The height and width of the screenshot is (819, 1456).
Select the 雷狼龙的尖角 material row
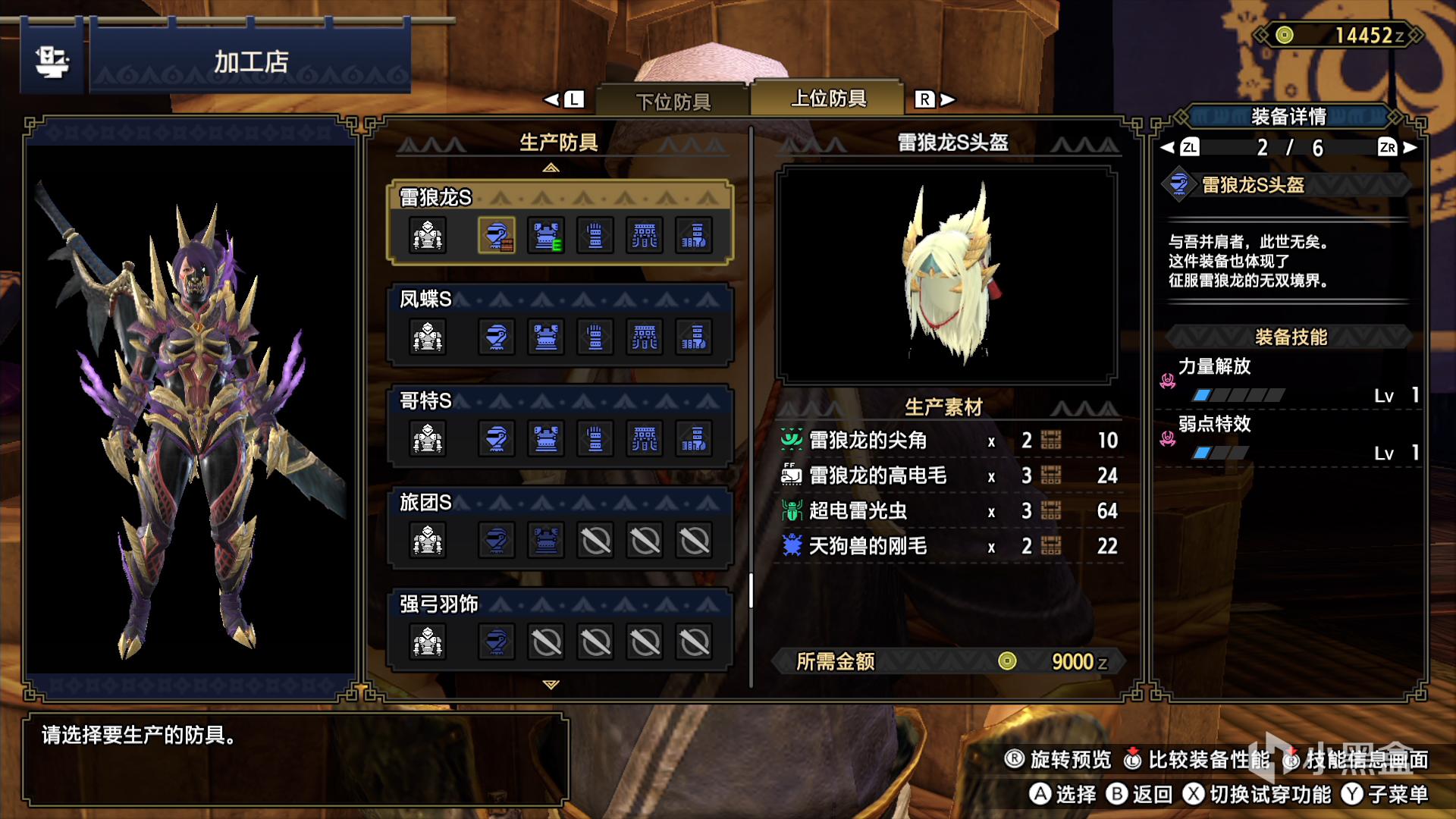tap(949, 440)
